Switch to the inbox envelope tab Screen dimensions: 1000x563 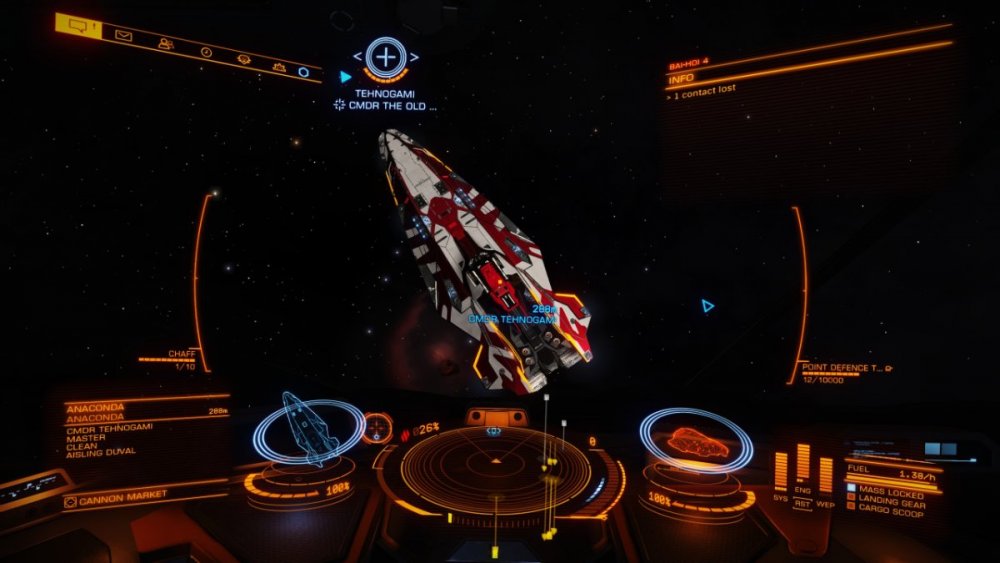coord(123,37)
